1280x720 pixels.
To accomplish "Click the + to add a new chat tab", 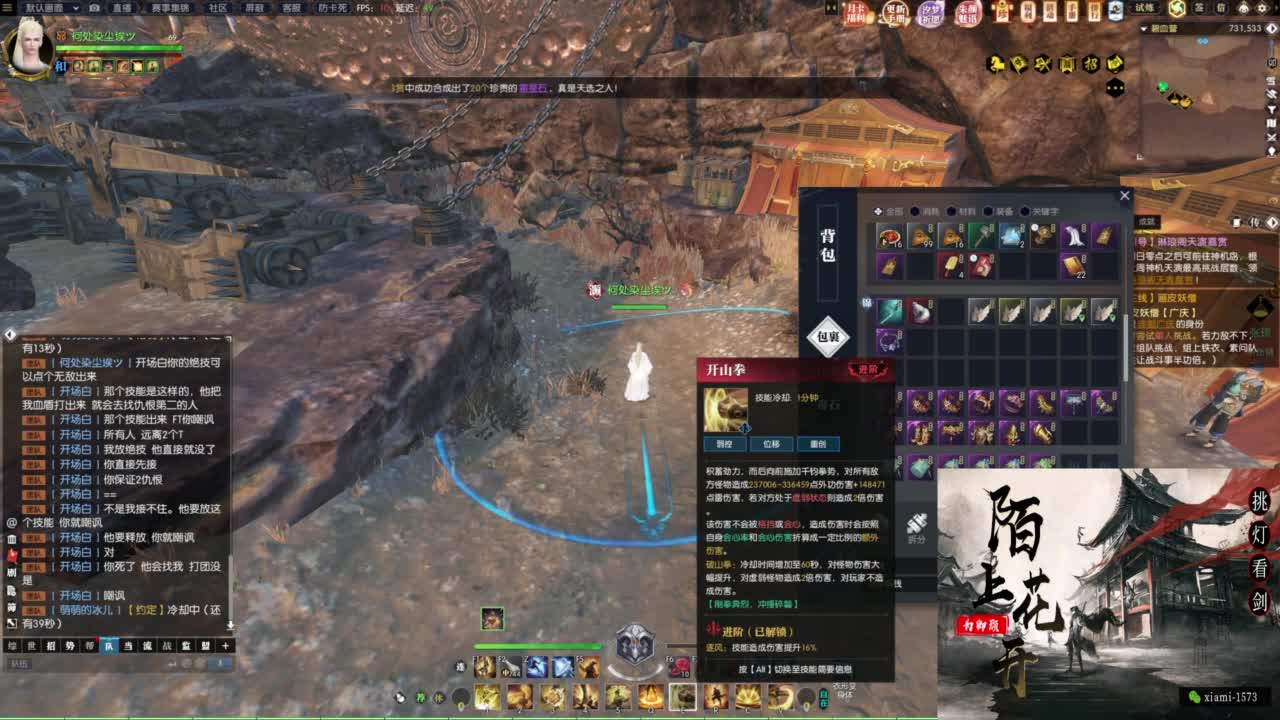I will point(225,646).
